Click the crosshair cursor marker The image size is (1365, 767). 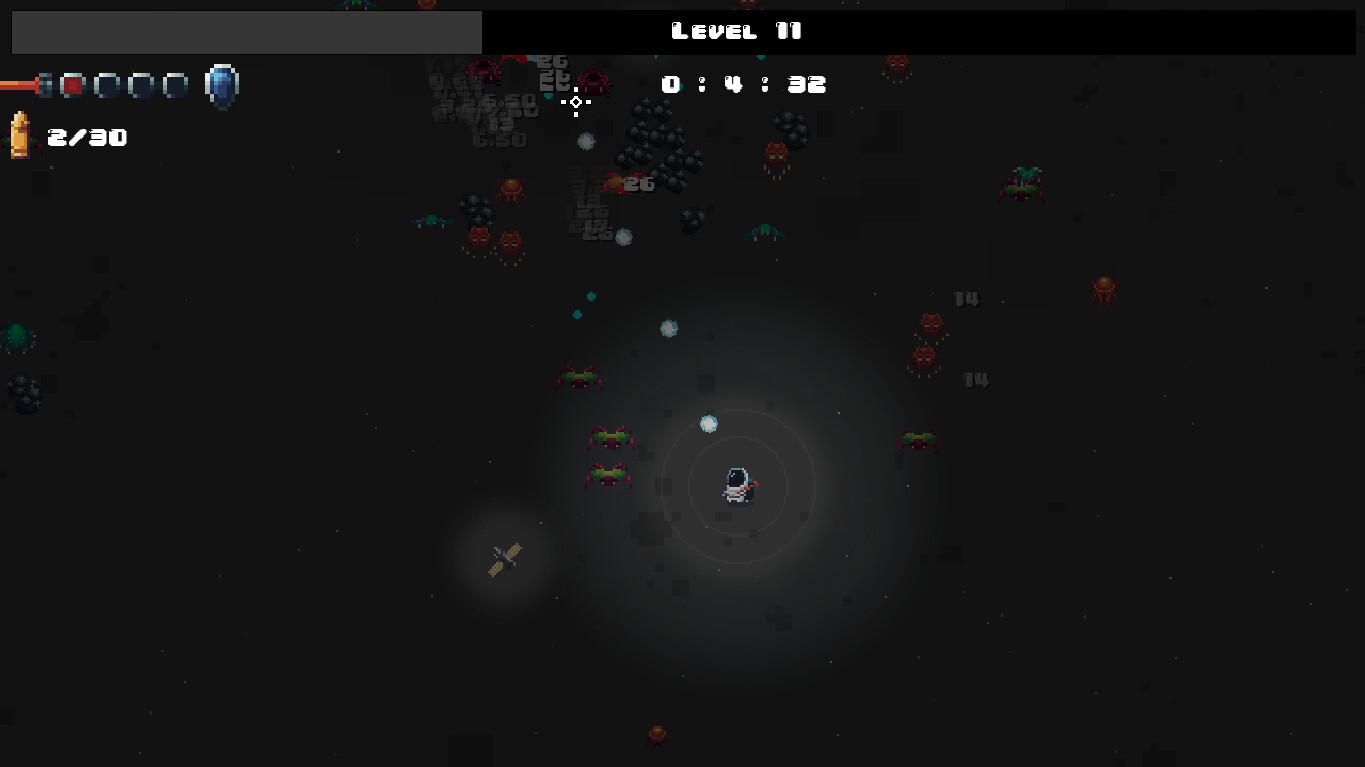(576, 101)
